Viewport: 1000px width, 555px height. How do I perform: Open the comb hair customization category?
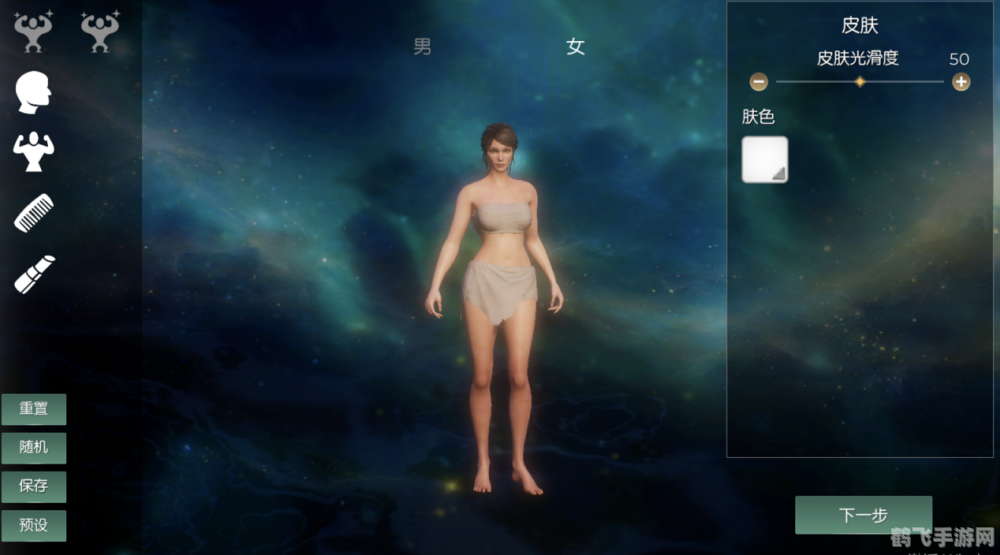pos(33,212)
